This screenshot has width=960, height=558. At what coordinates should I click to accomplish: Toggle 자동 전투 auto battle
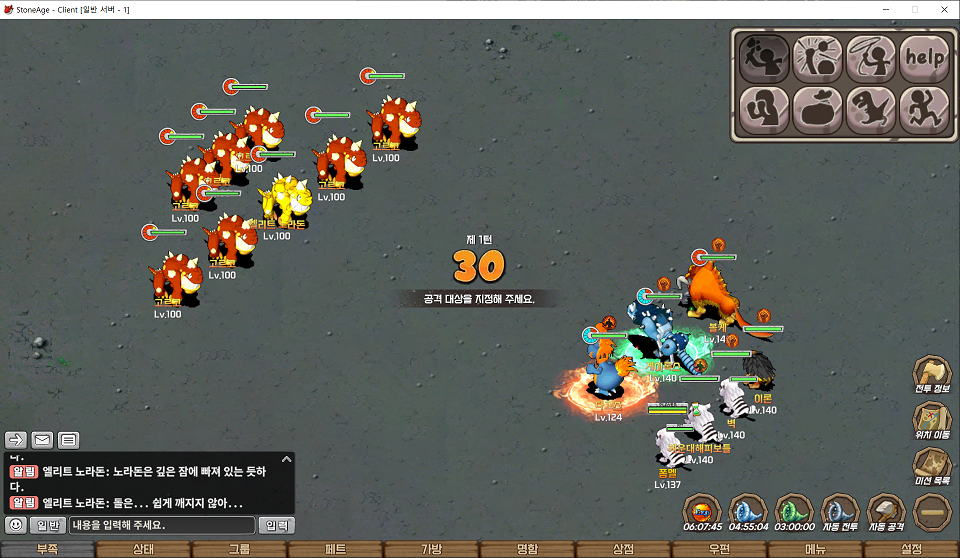[x=840, y=511]
